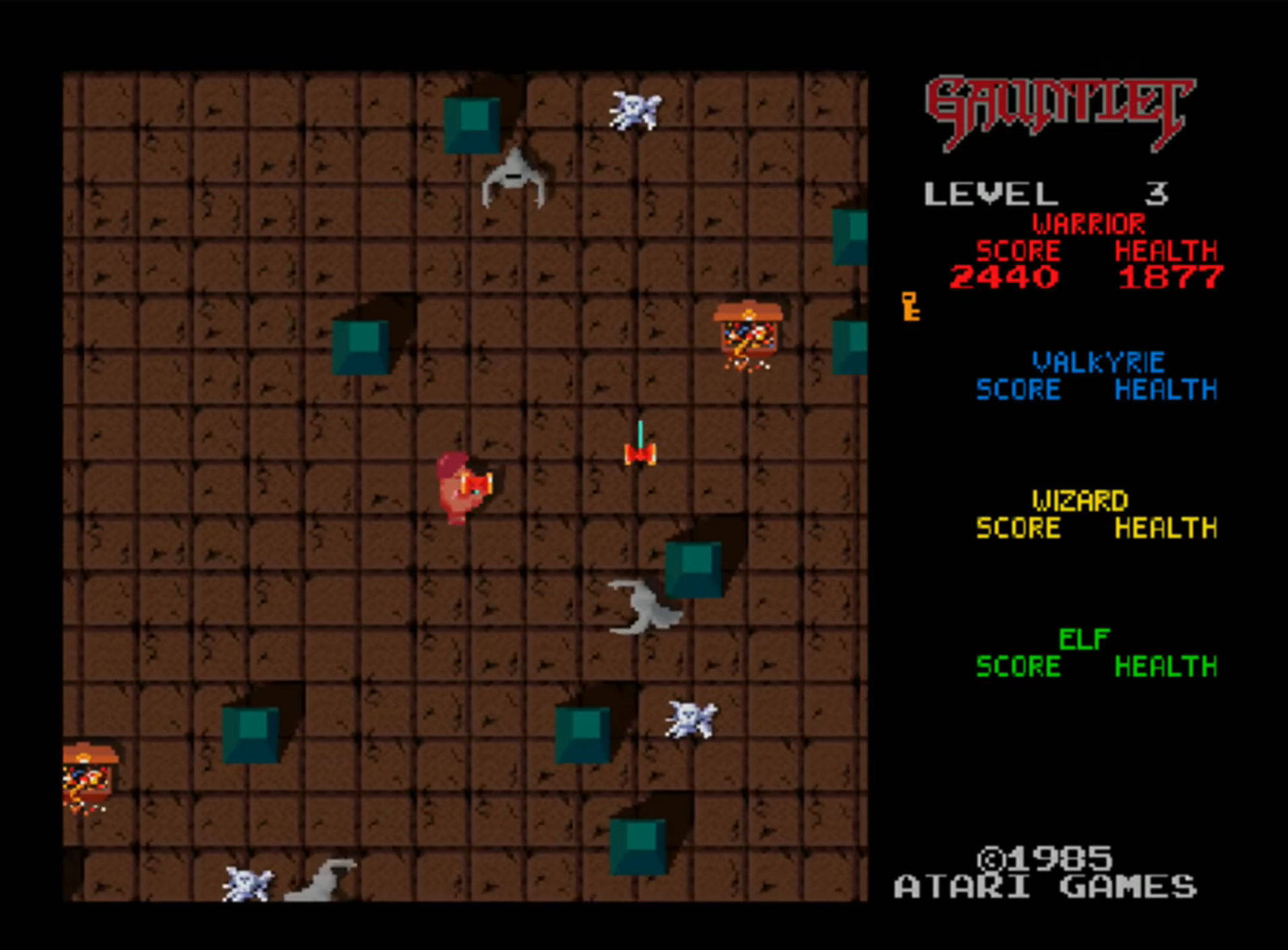Click the grunt enemy below the top green block
The image size is (1288, 950).
coord(516,179)
